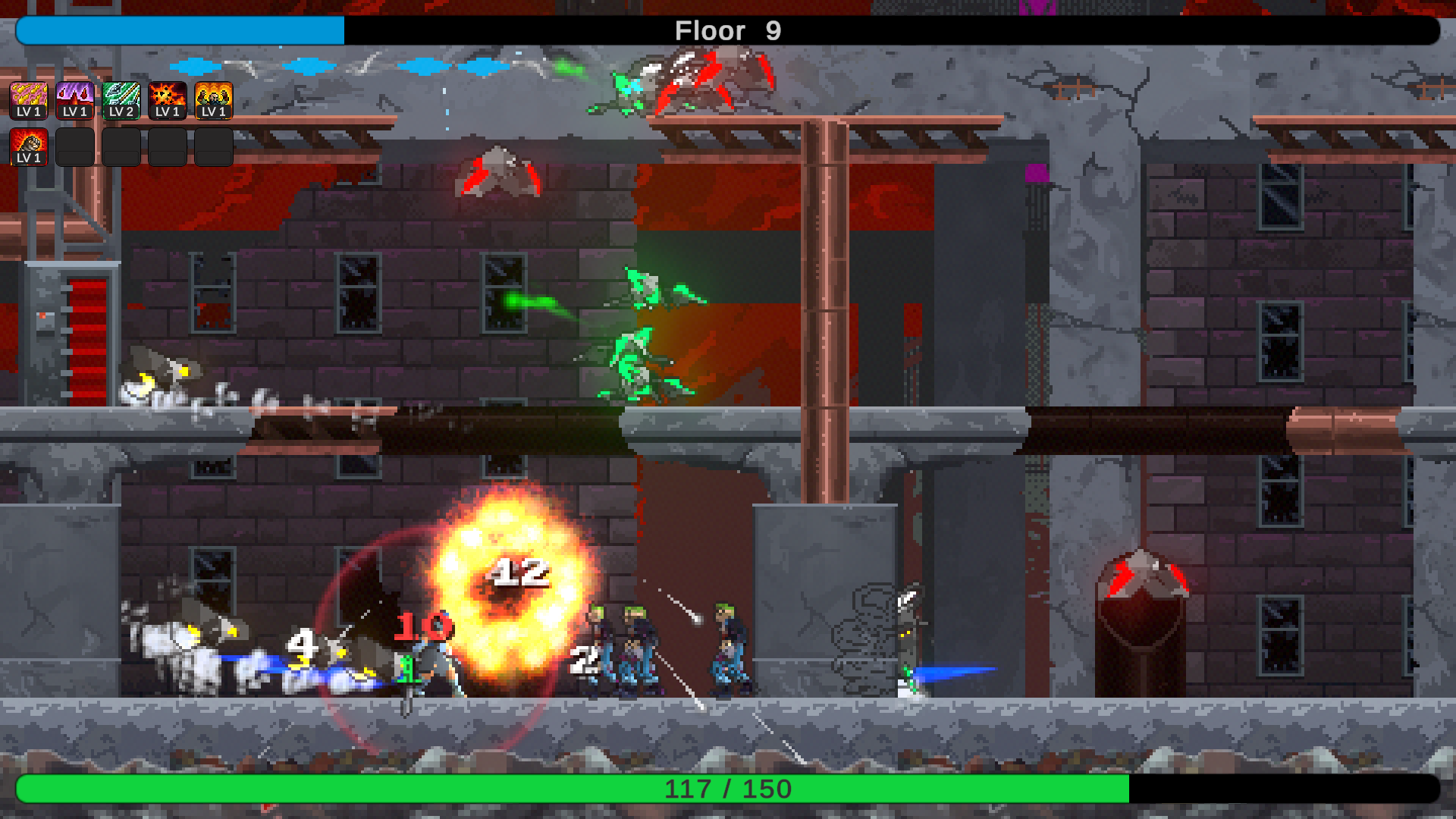Screen dimensions: 1456x819
Task: Open the red clenched fist upgrade icon
Action: [x=29, y=146]
